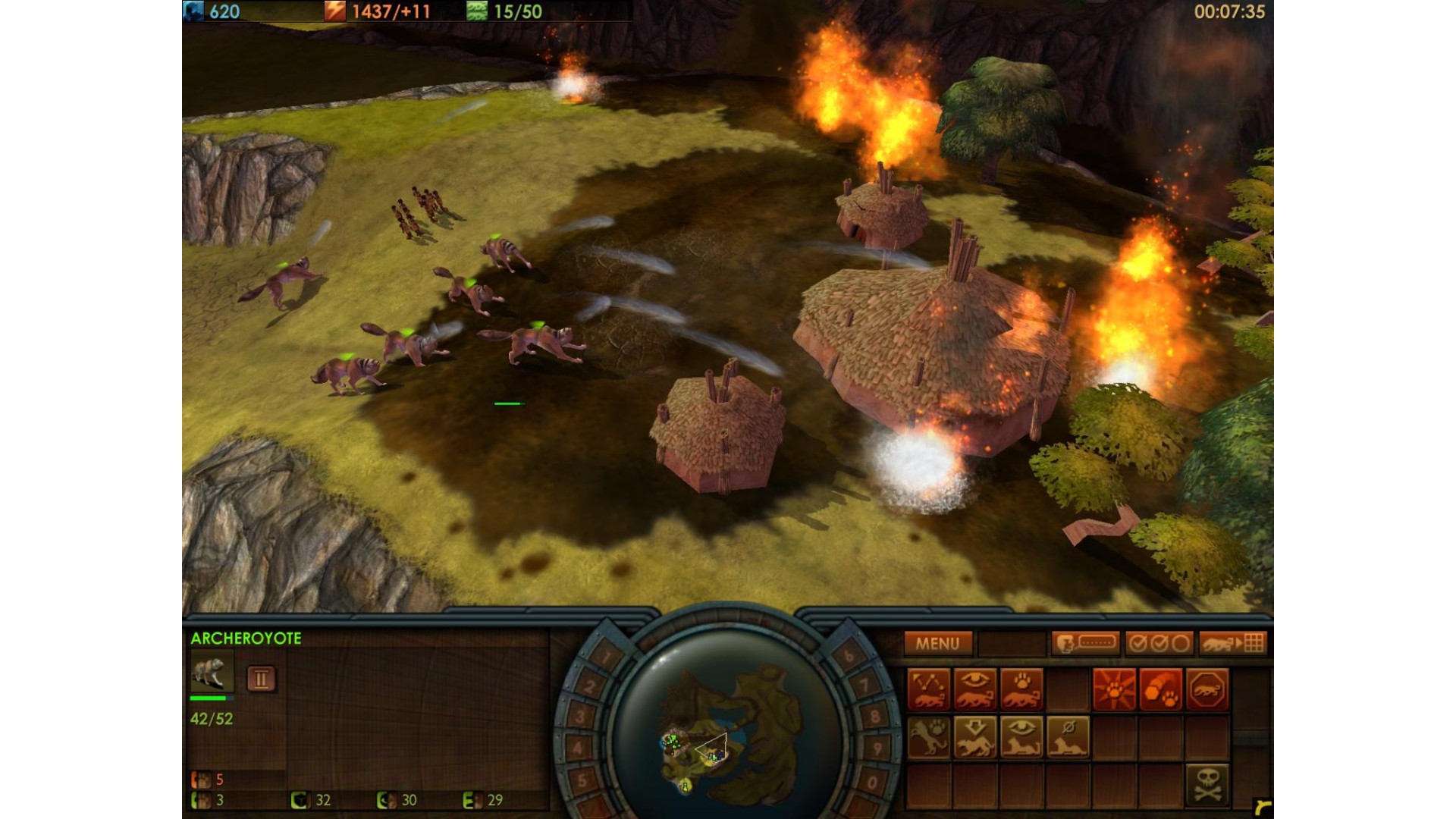The height and width of the screenshot is (819, 1456).
Task: Open the chat message button
Action: (1085, 644)
